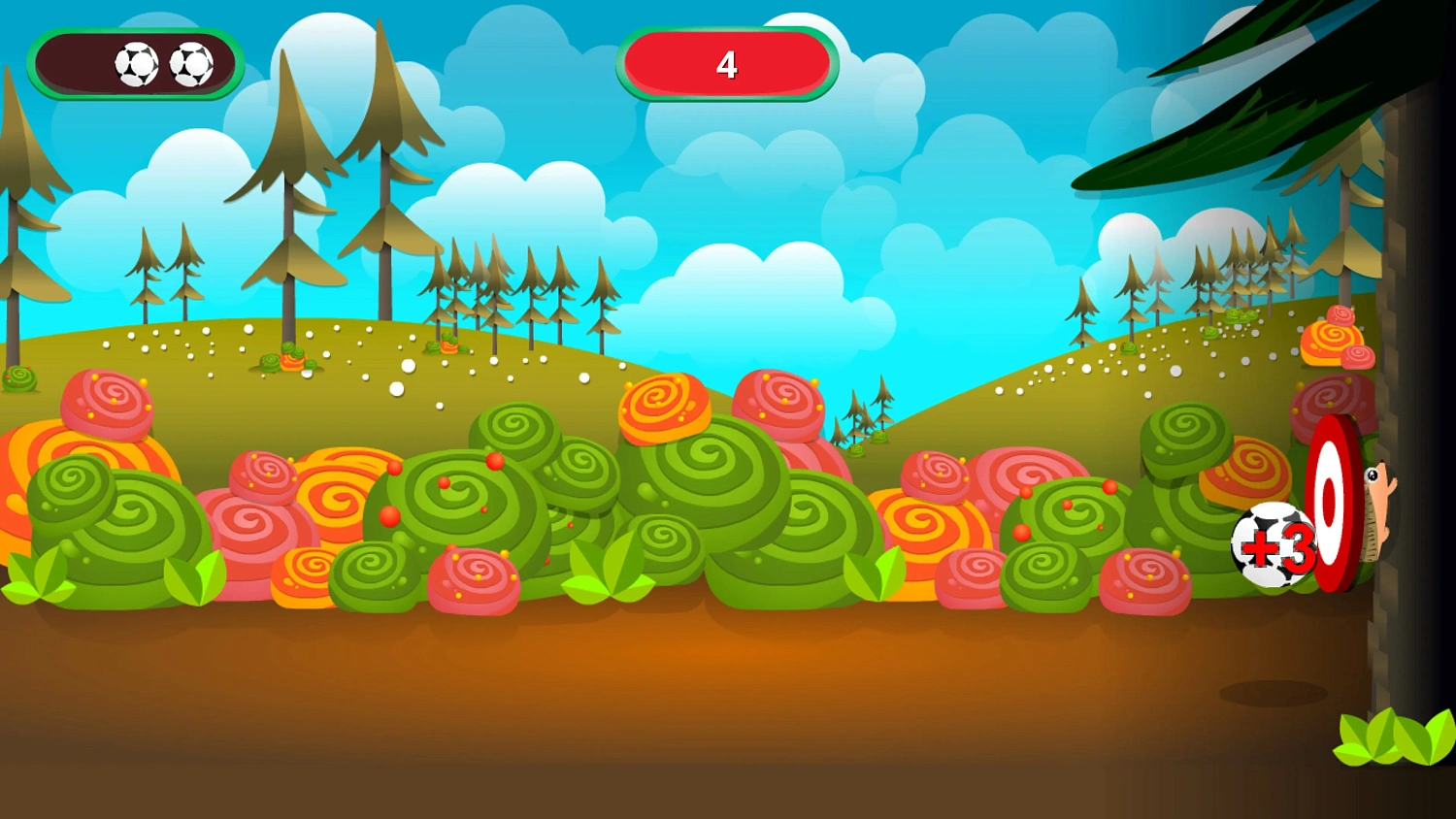This screenshot has height=819, width=1456.
Task: Click the red bullseye target on the tree
Action: [x=1328, y=500]
